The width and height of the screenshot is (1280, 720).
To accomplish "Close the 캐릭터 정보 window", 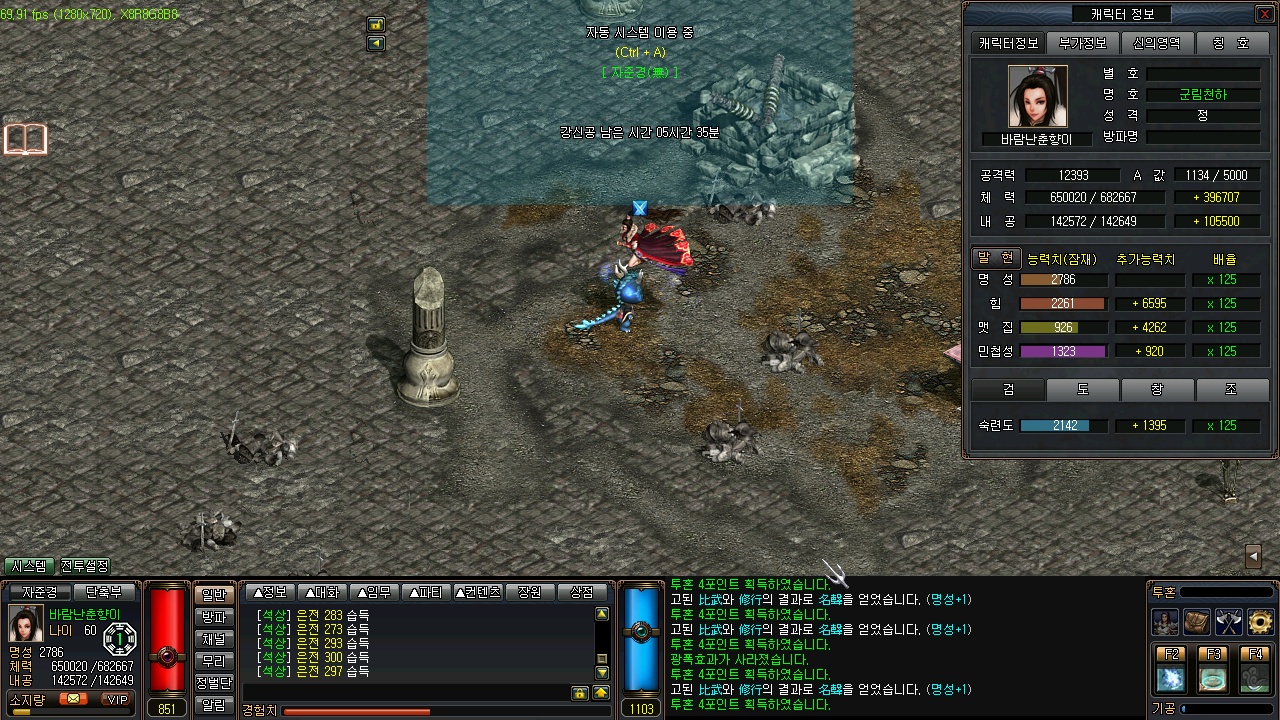I will click(x=1264, y=14).
